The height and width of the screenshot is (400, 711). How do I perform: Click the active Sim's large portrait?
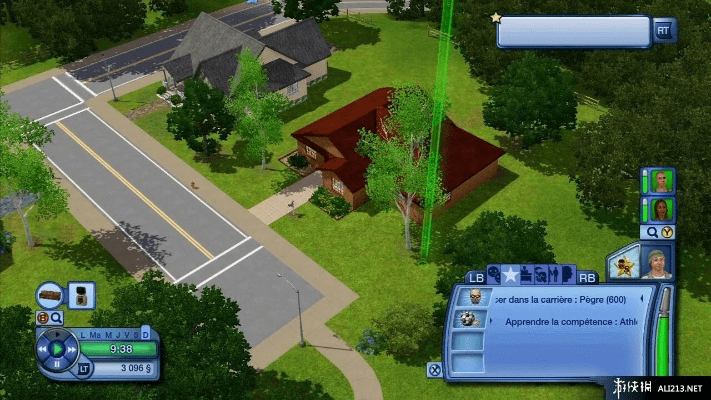pyautogui.click(x=658, y=262)
